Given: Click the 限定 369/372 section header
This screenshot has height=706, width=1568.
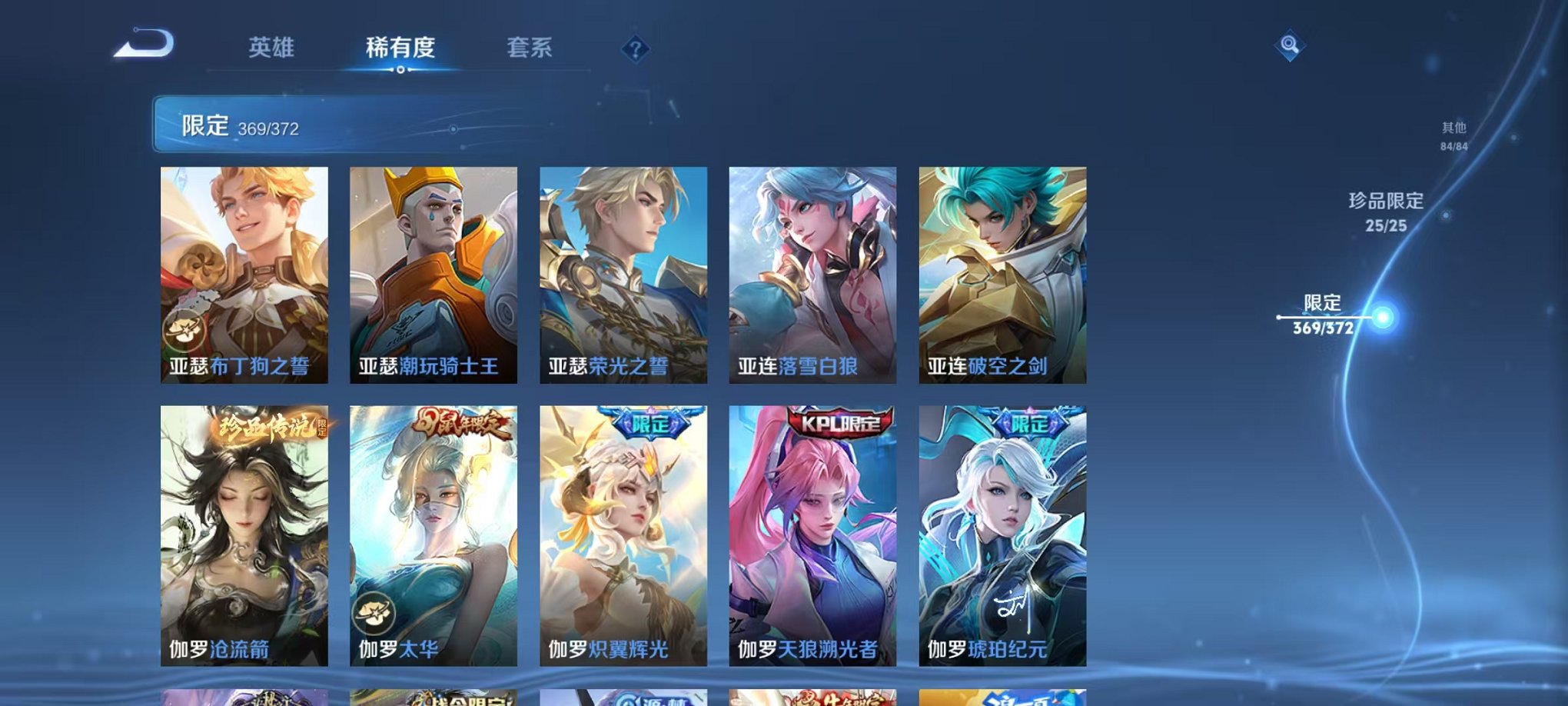Looking at the screenshot, I should 238,125.
